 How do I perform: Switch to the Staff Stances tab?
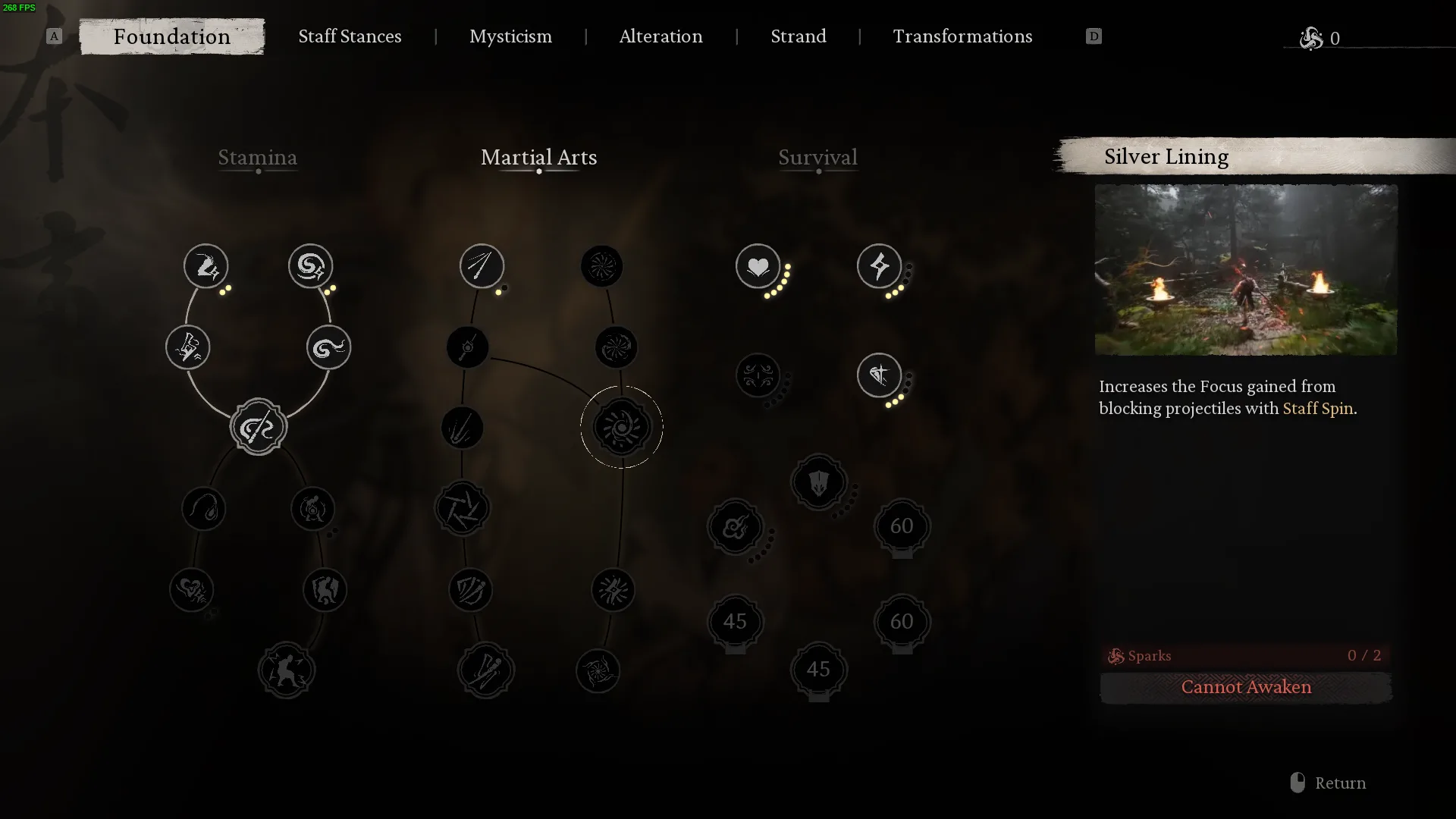tap(350, 36)
